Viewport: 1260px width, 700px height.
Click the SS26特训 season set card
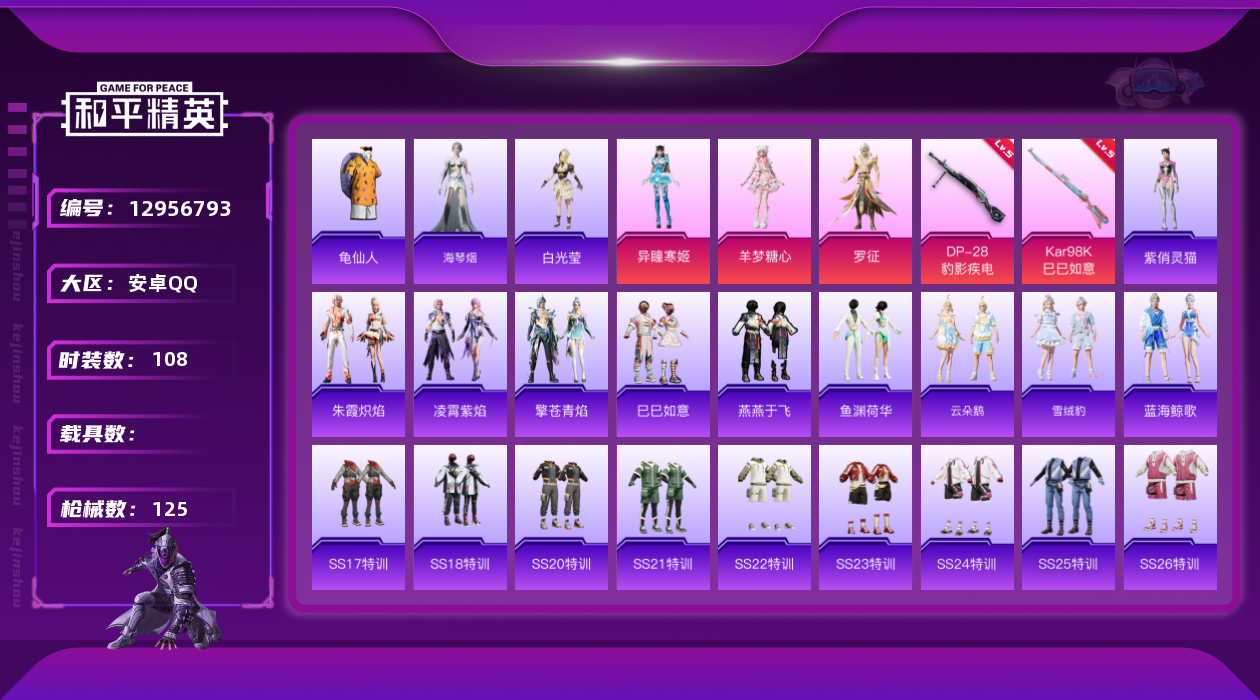click(x=1170, y=517)
